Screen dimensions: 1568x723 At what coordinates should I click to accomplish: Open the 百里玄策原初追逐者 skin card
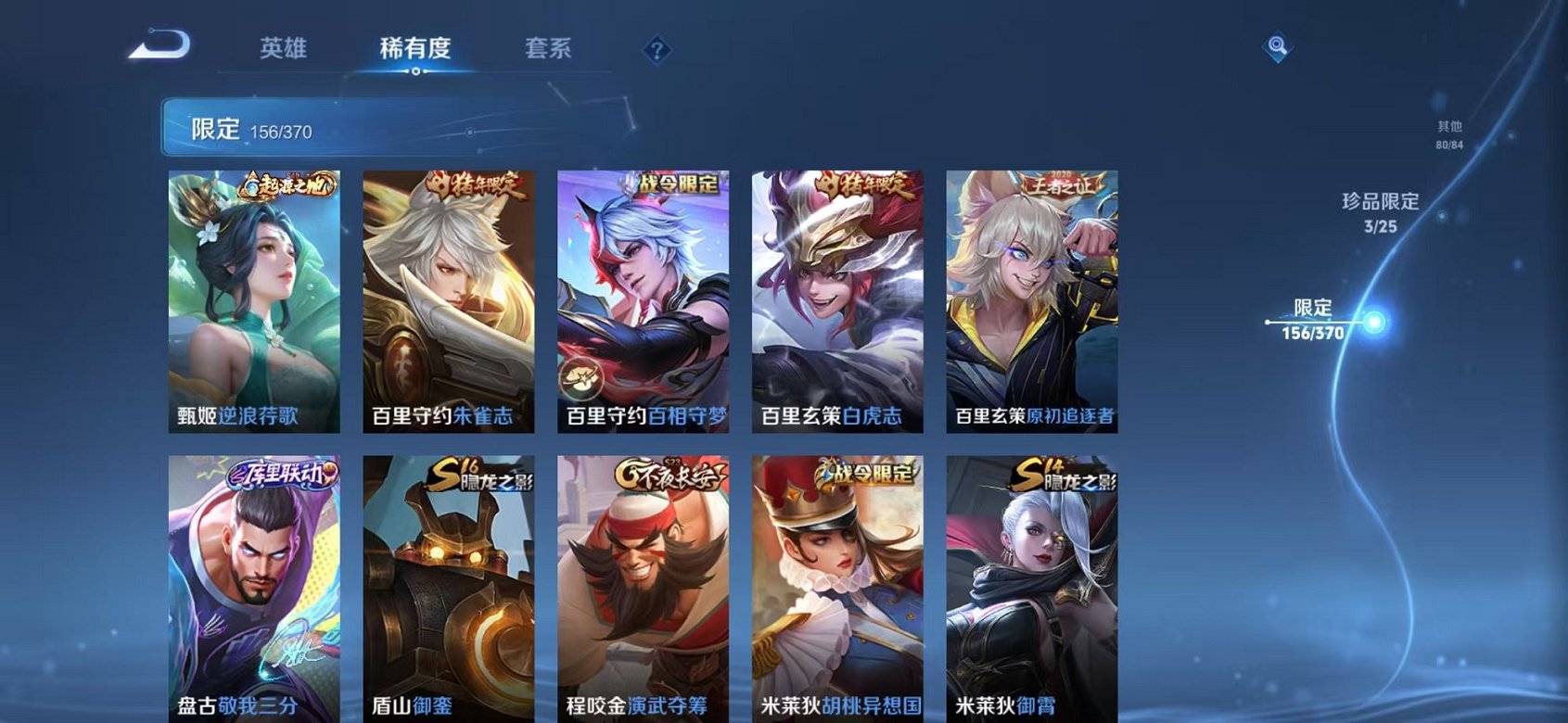(1032, 297)
